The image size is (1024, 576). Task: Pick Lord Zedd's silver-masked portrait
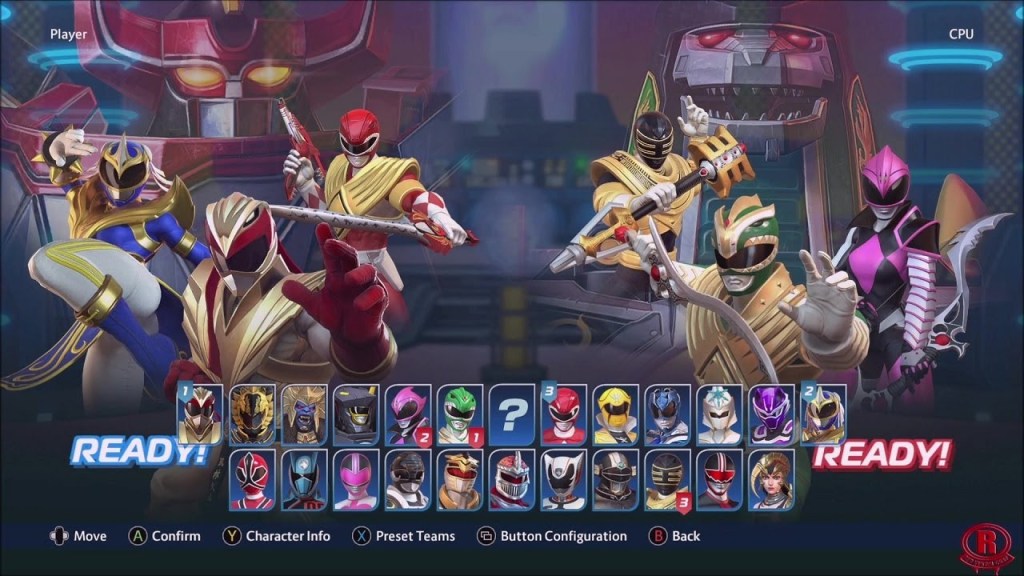(512, 479)
